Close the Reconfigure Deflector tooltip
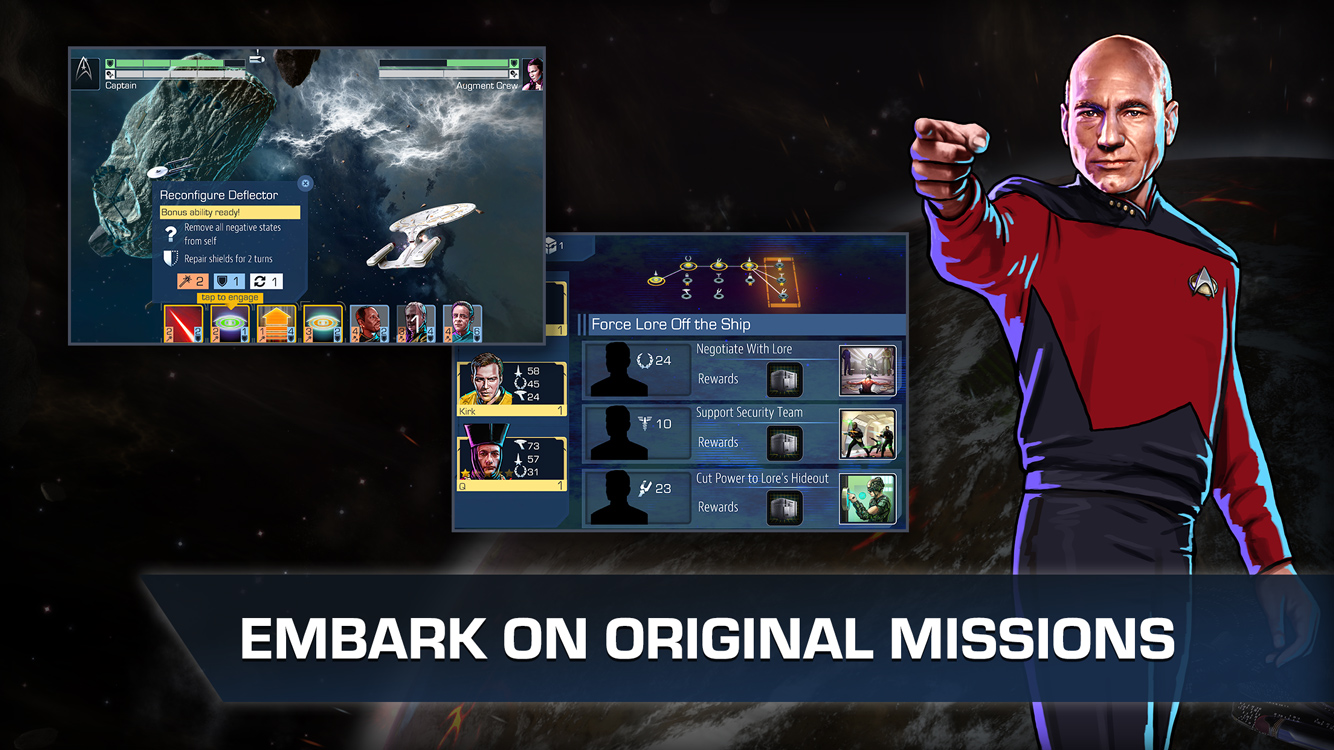Image resolution: width=1334 pixels, height=750 pixels. (x=305, y=182)
